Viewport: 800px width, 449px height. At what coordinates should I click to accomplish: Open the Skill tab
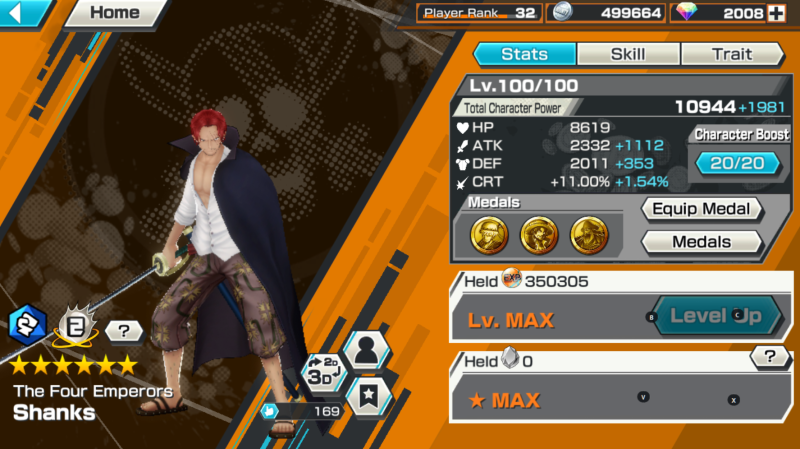coord(627,54)
